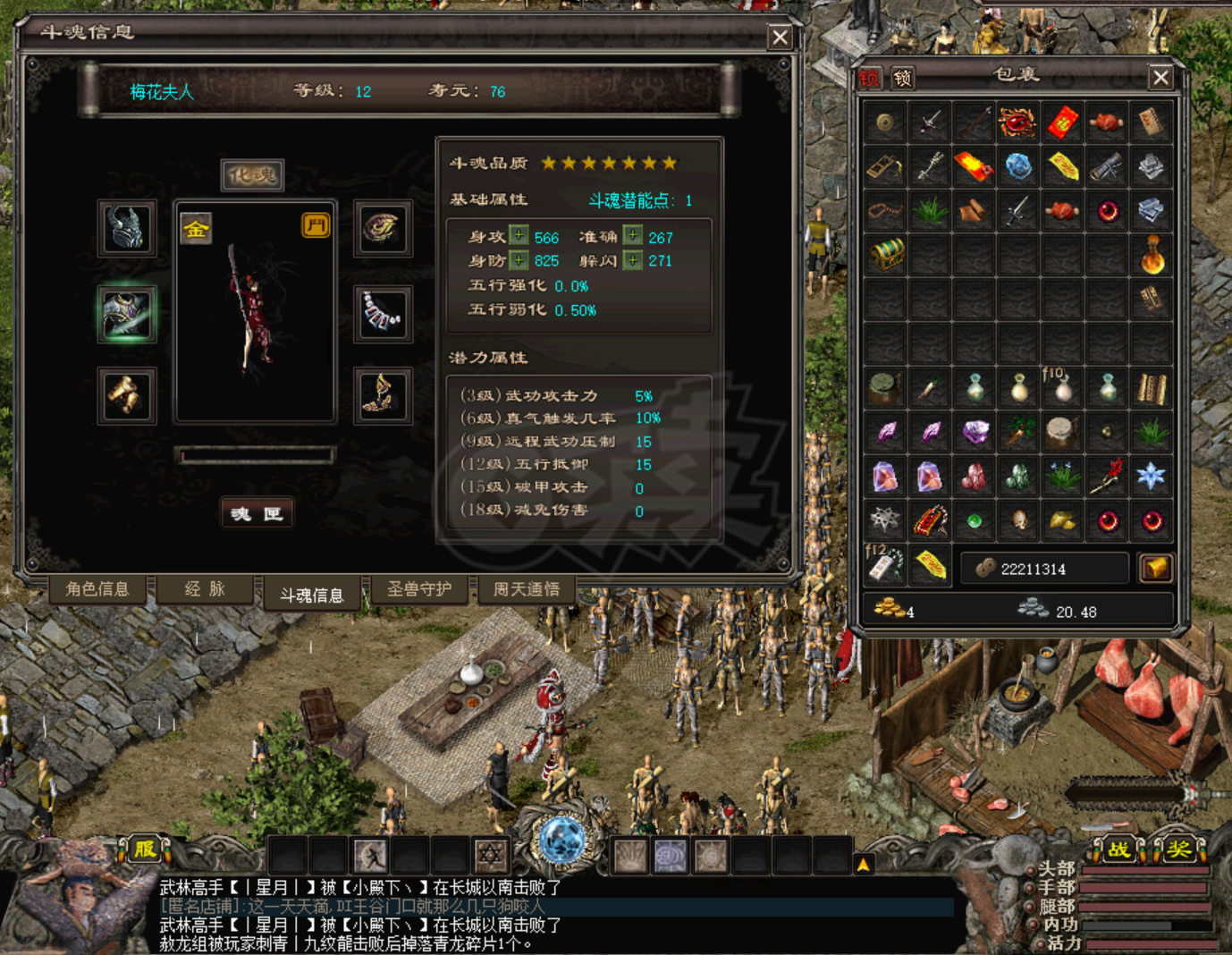Close the 斗魂信息 window

(x=780, y=37)
